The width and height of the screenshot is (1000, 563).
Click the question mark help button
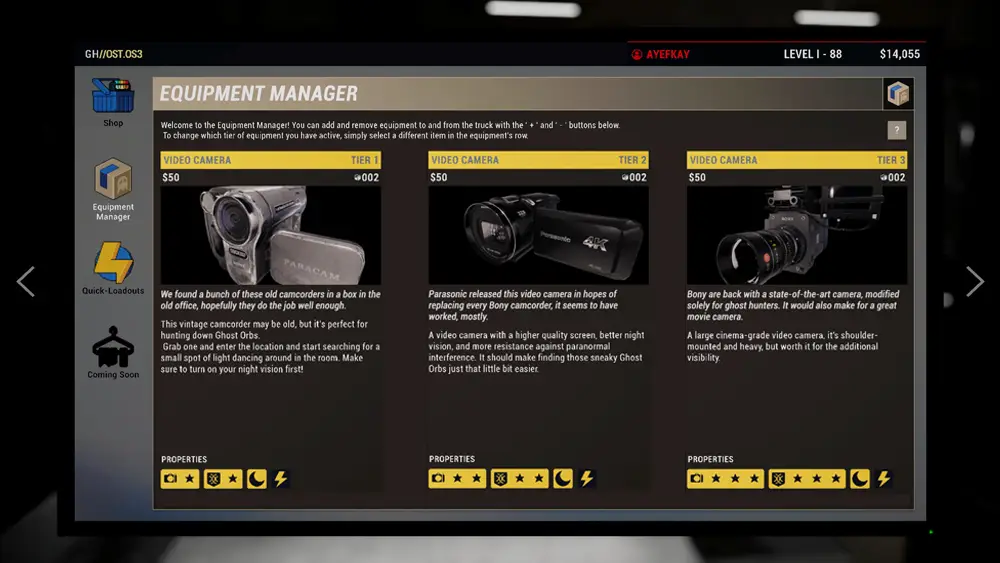[x=897, y=130]
